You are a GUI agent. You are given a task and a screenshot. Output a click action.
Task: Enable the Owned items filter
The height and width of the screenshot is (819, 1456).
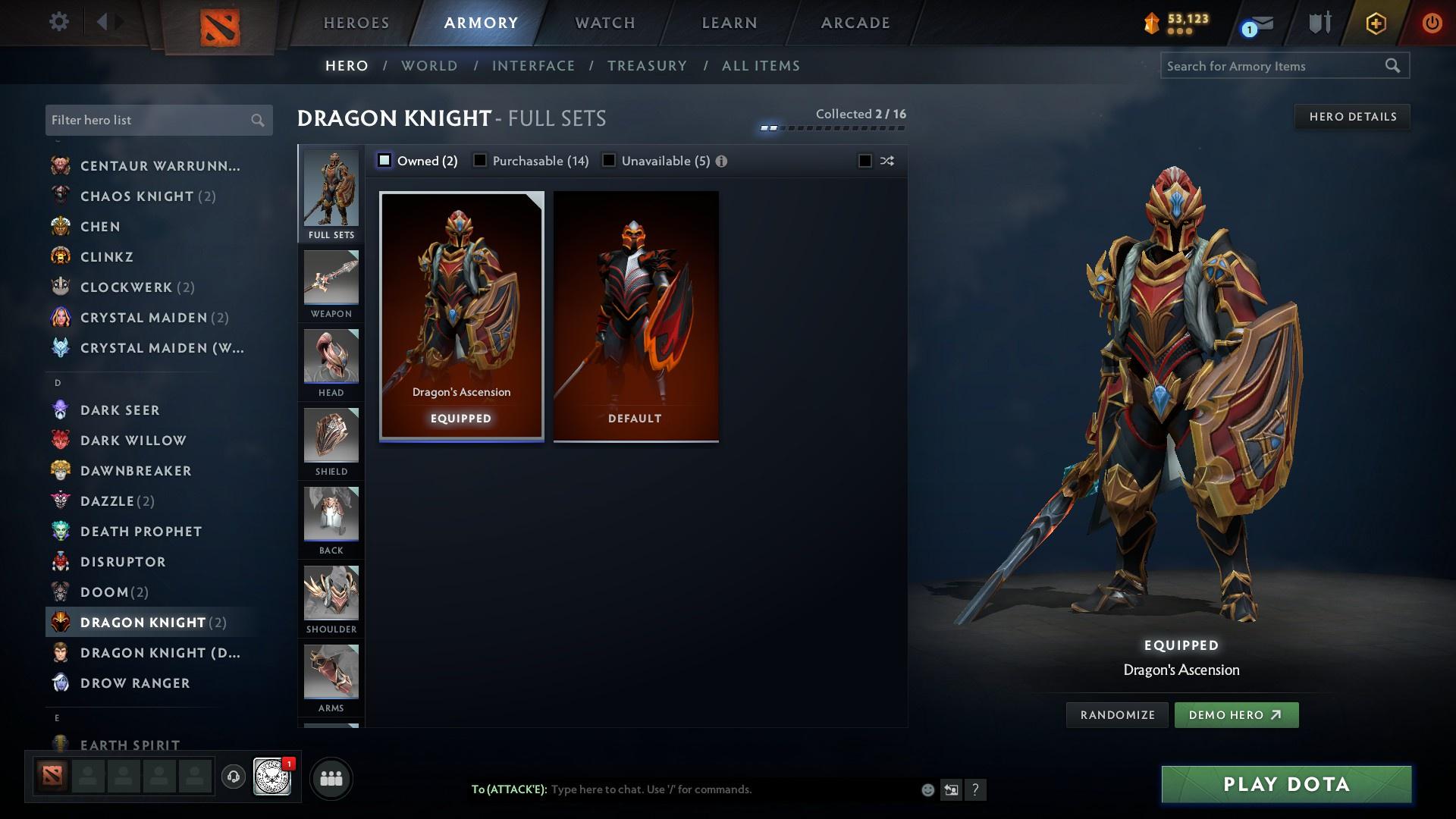tap(385, 161)
